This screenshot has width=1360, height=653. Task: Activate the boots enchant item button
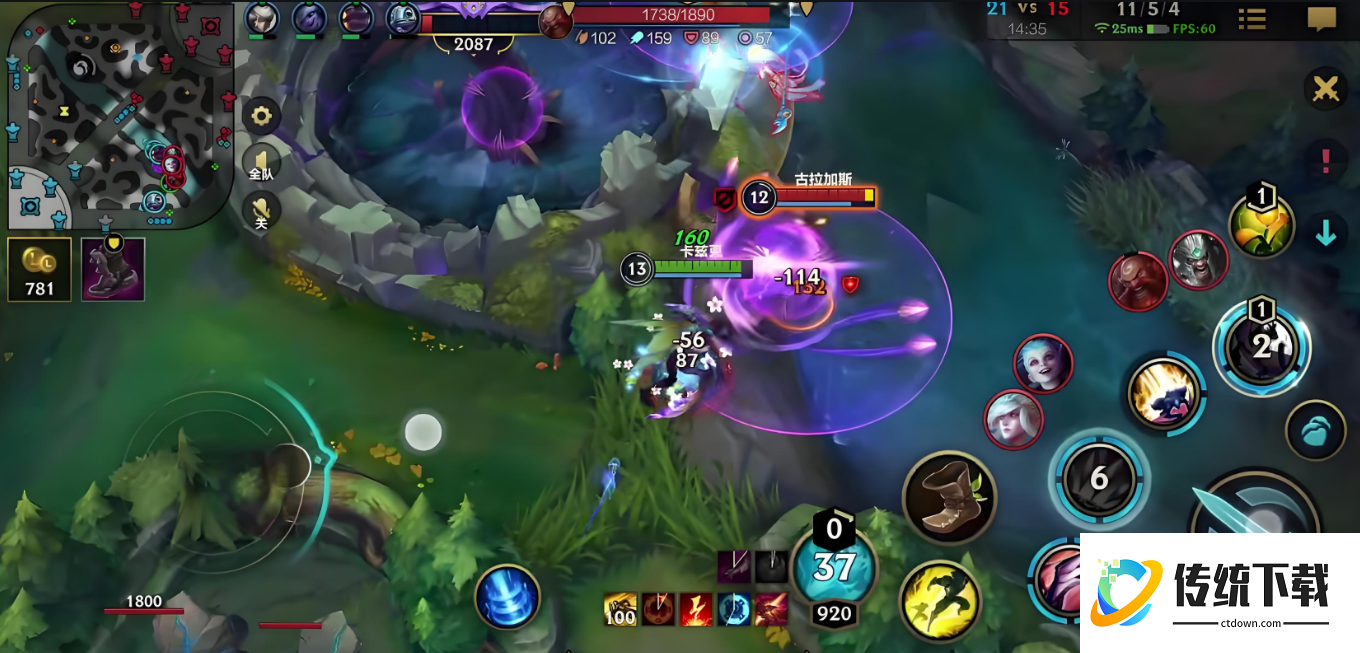pos(949,497)
